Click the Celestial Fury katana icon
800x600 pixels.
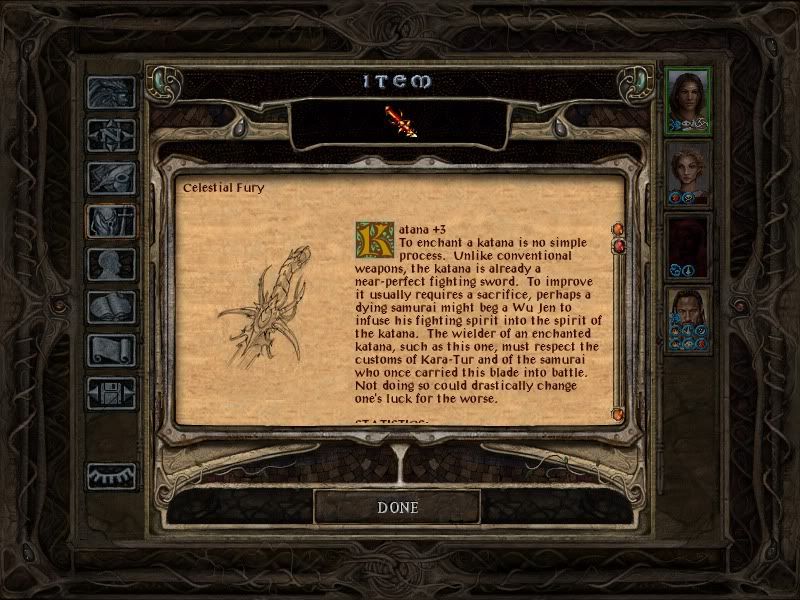click(398, 121)
